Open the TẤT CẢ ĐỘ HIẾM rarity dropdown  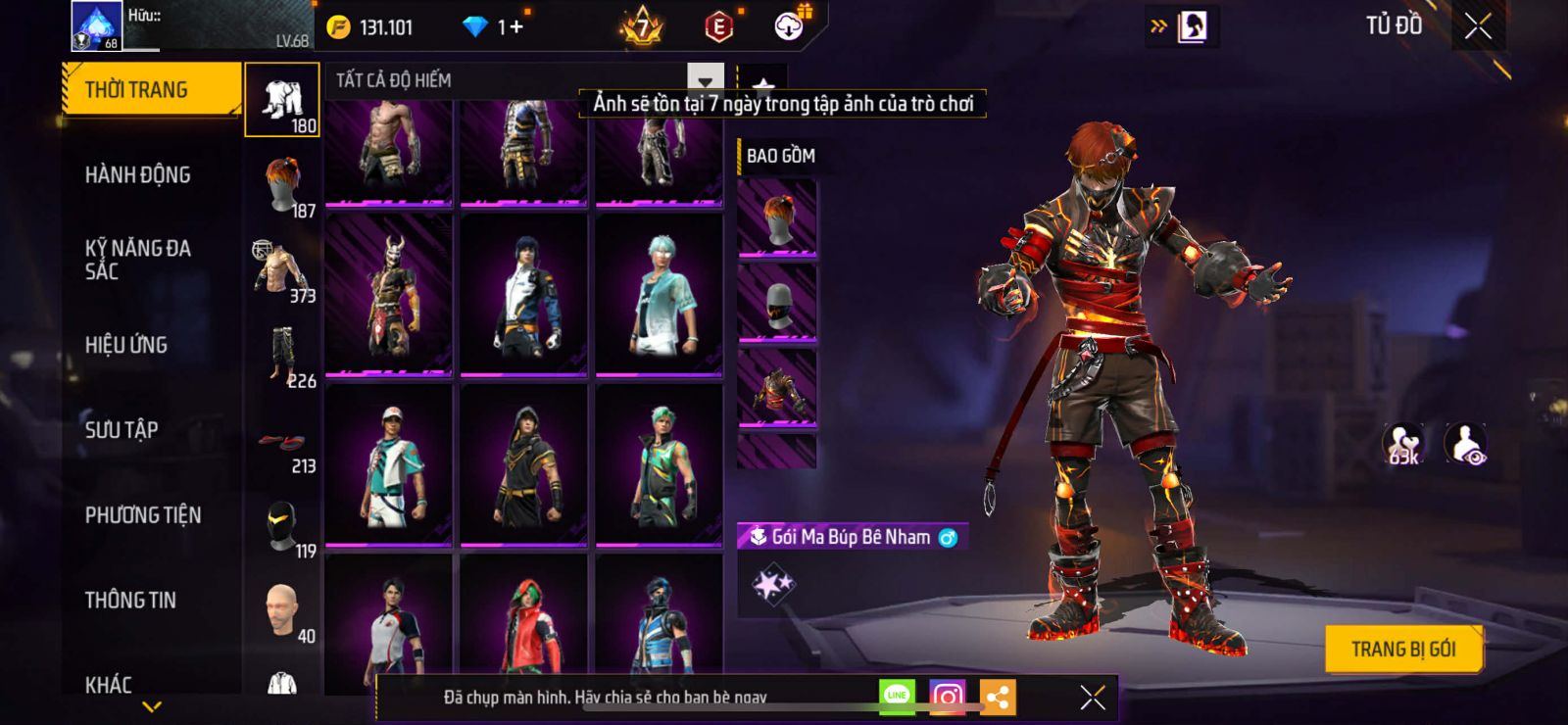705,81
